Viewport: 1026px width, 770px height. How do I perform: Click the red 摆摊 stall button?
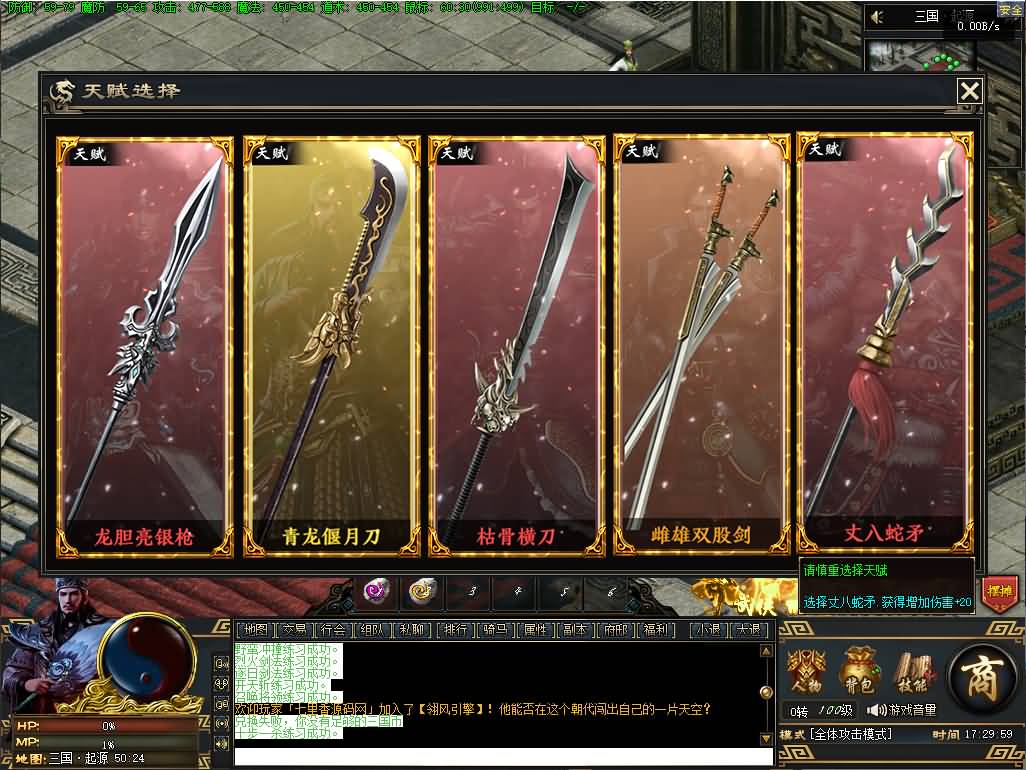pos(998,591)
